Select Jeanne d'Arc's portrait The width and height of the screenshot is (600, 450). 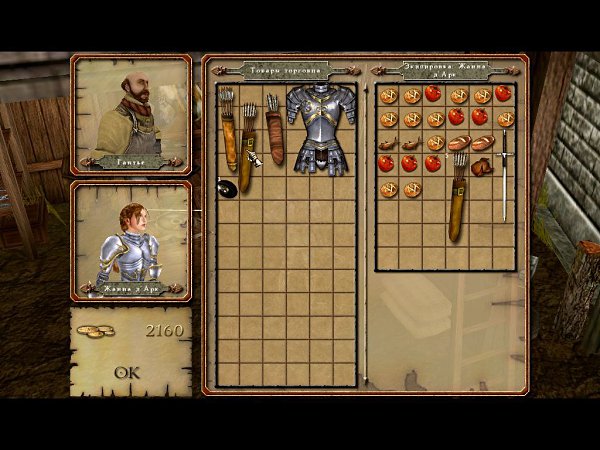[x=131, y=238]
